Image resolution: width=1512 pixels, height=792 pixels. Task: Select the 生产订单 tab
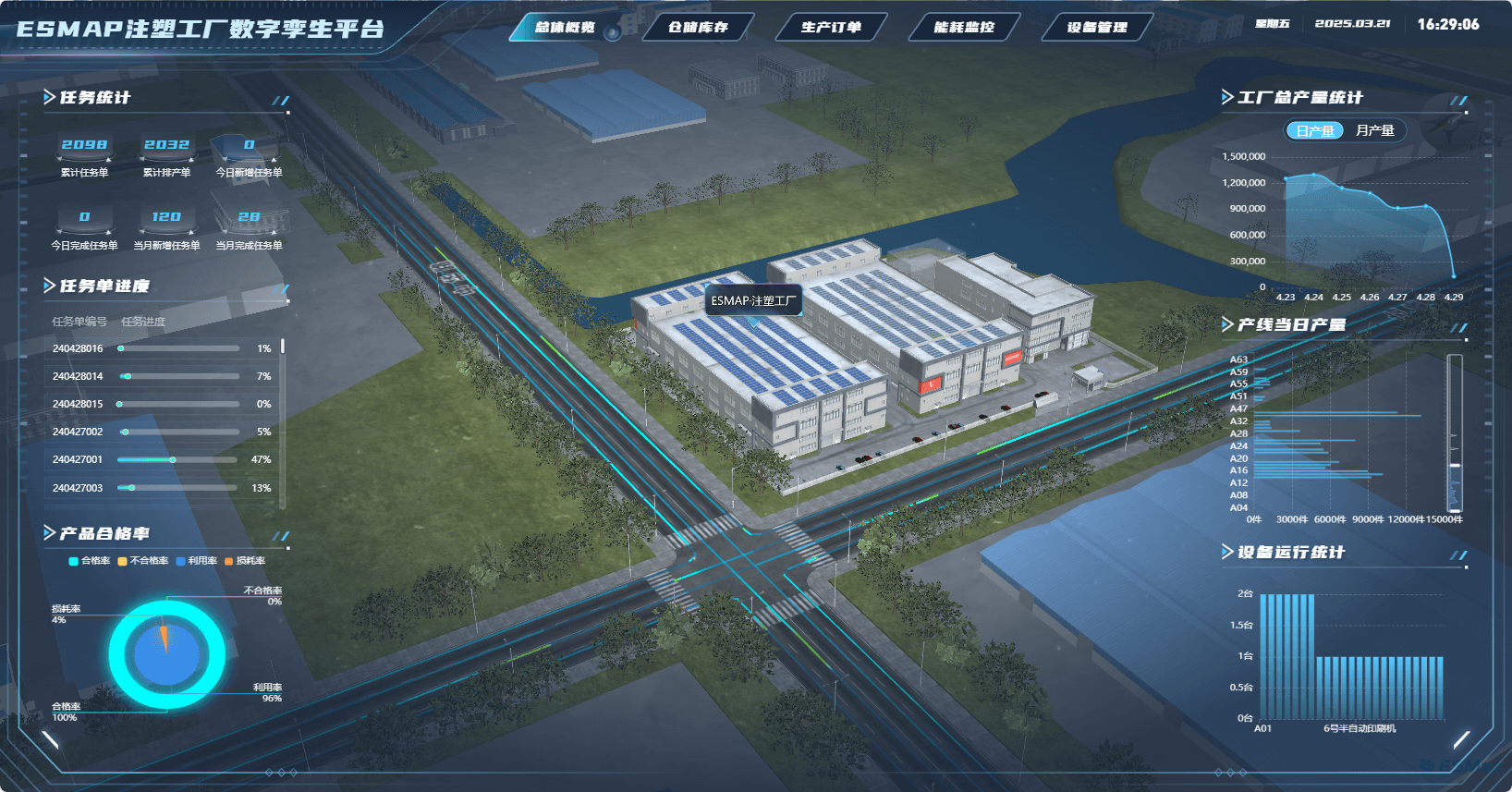point(831,28)
